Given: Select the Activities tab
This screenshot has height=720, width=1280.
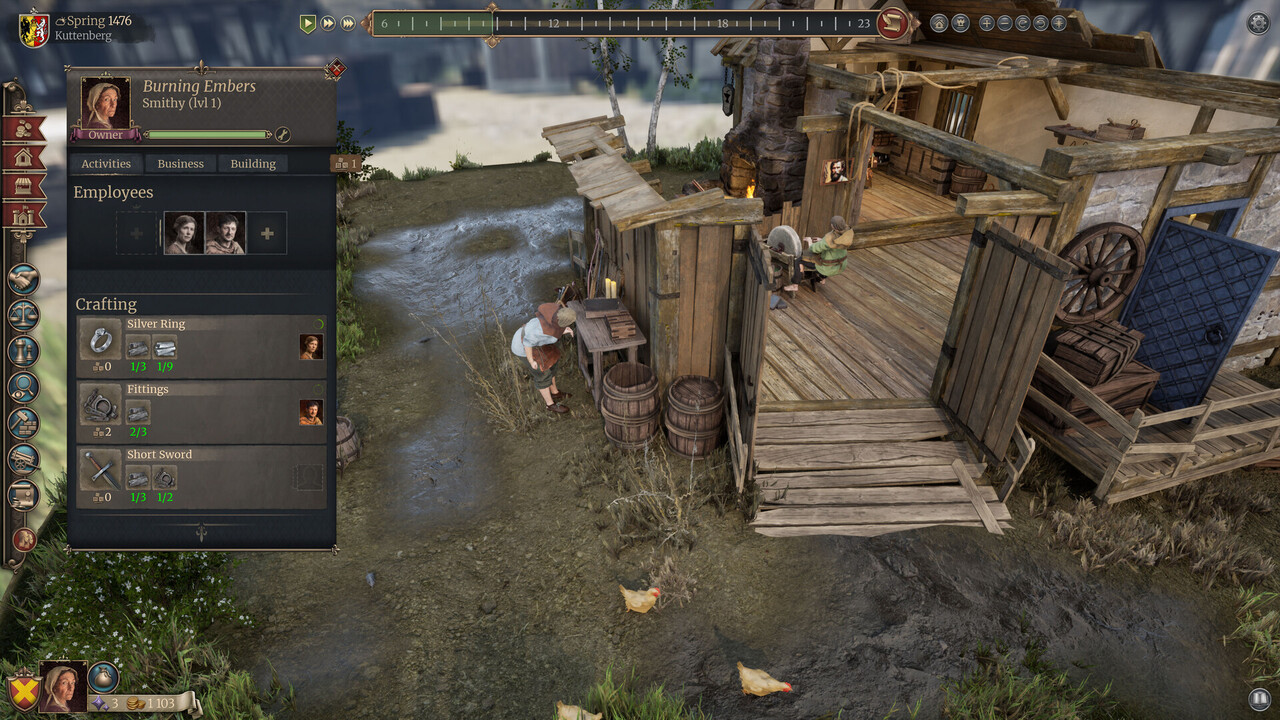Looking at the screenshot, I should point(106,164).
